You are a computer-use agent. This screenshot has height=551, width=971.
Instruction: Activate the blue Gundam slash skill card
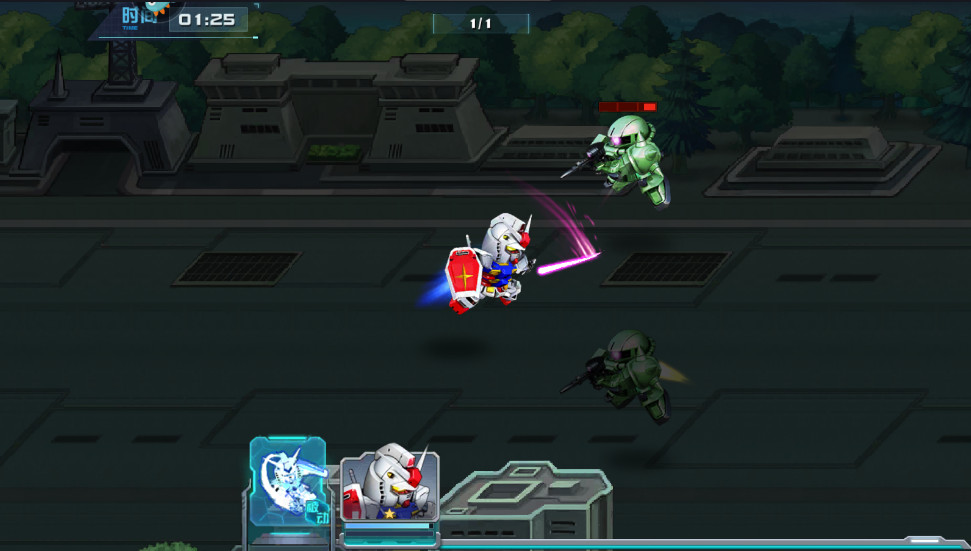[x=288, y=482]
